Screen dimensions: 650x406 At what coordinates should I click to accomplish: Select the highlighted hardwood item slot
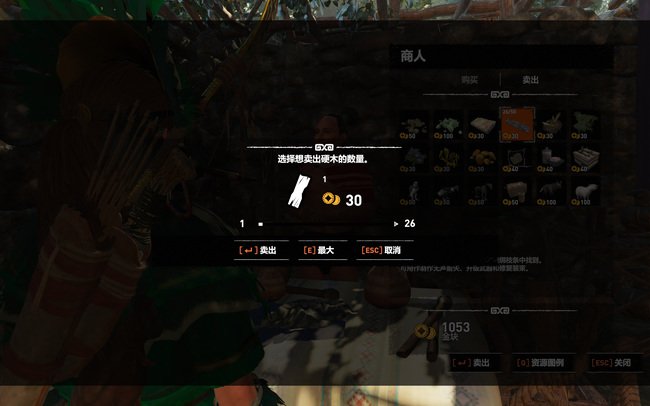515,125
